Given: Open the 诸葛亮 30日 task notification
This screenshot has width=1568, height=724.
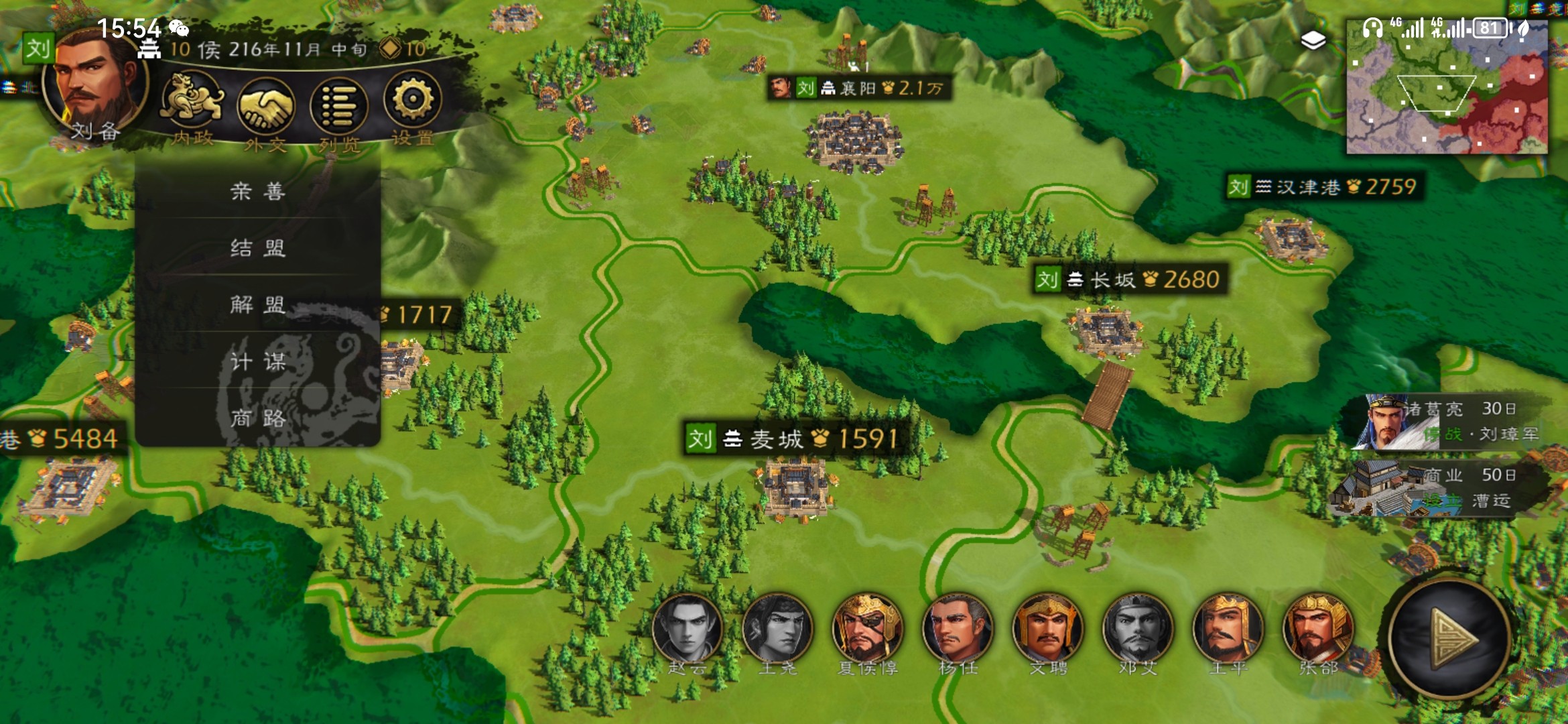Looking at the screenshot, I should [x=1454, y=422].
